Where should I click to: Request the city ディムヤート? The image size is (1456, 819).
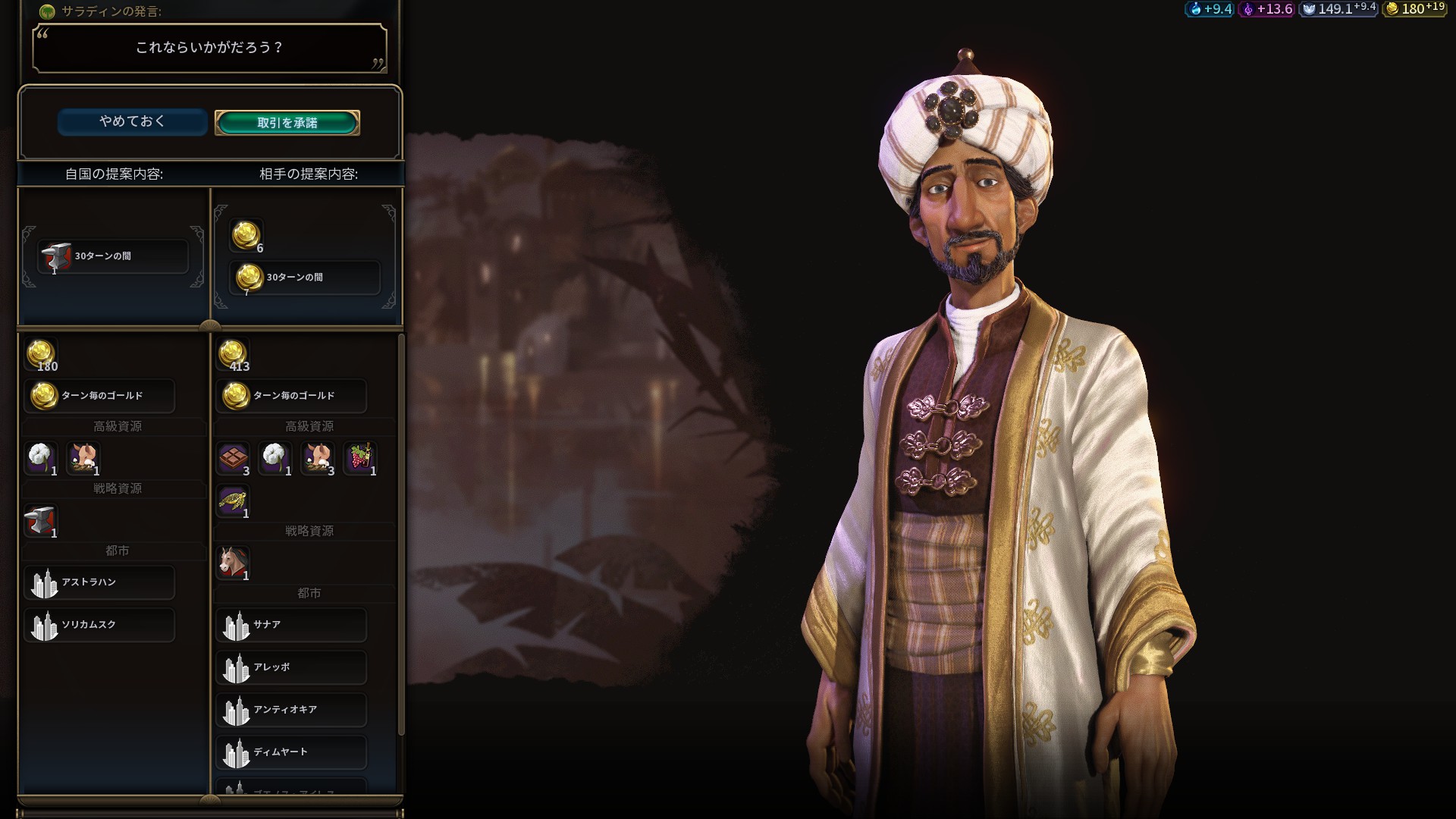(x=291, y=752)
